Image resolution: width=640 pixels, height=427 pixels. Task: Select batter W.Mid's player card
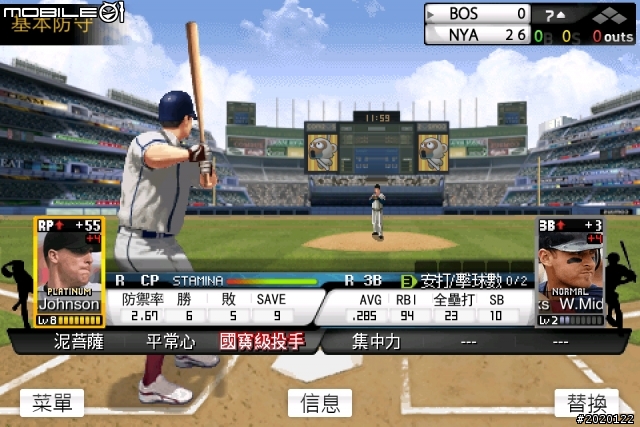pyautogui.click(x=571, y=272)
